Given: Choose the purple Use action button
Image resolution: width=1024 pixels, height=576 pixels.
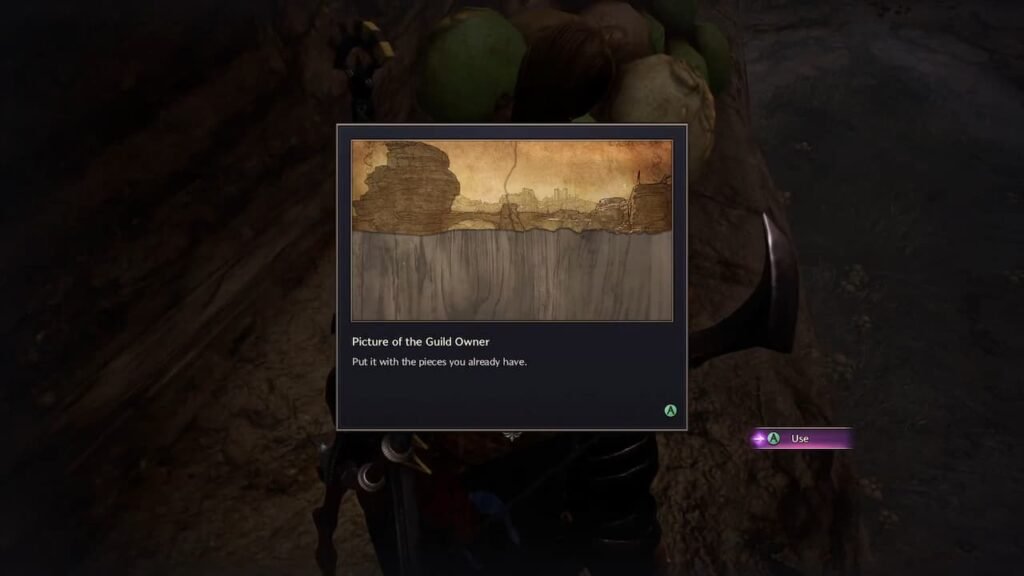Looking at the screenshot, I should tap(799, 438).
